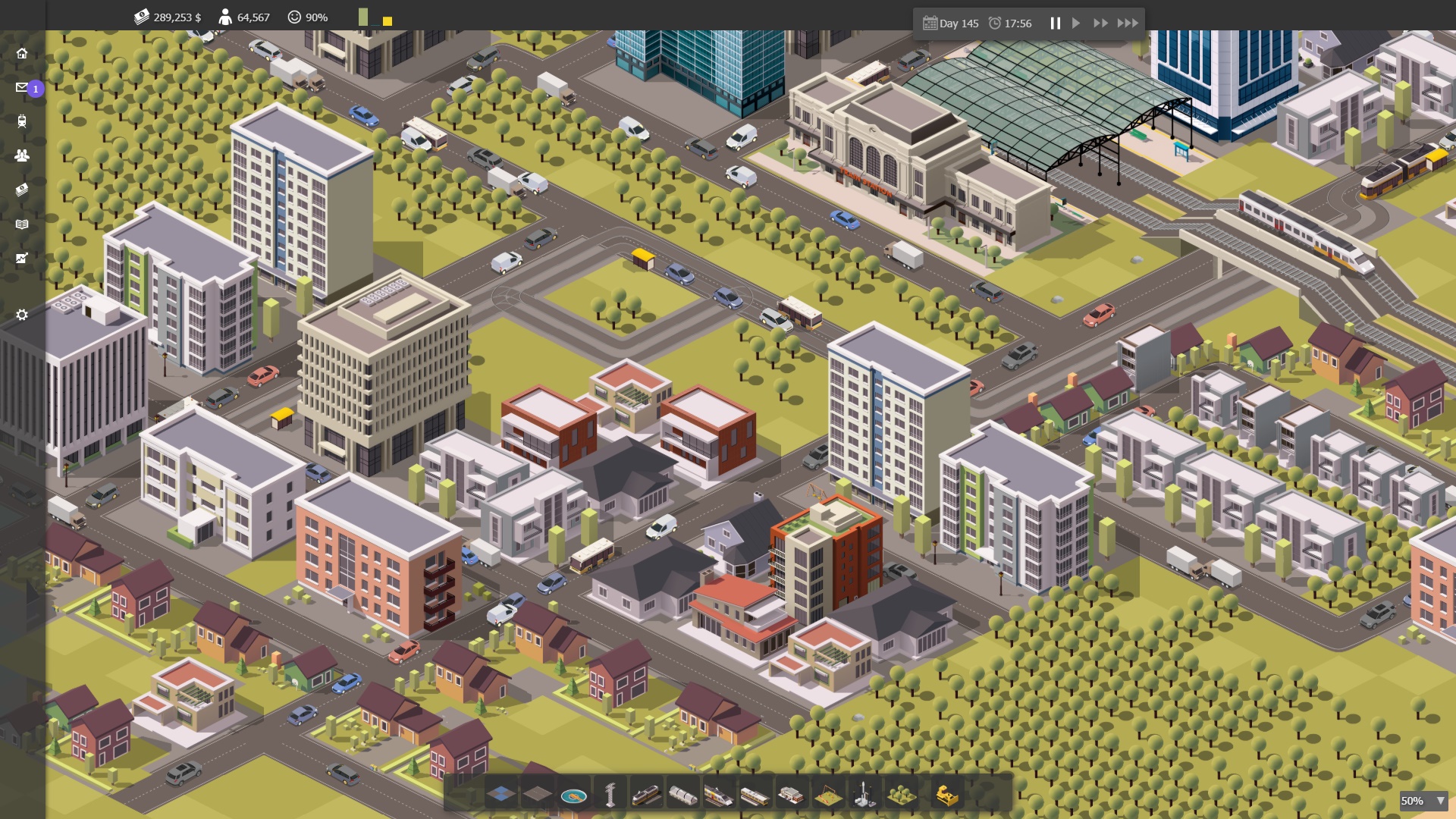Viewport: 1456px width, 819px height.
Task: Pause the game simulation
Action: click(x=1056, y=23)
